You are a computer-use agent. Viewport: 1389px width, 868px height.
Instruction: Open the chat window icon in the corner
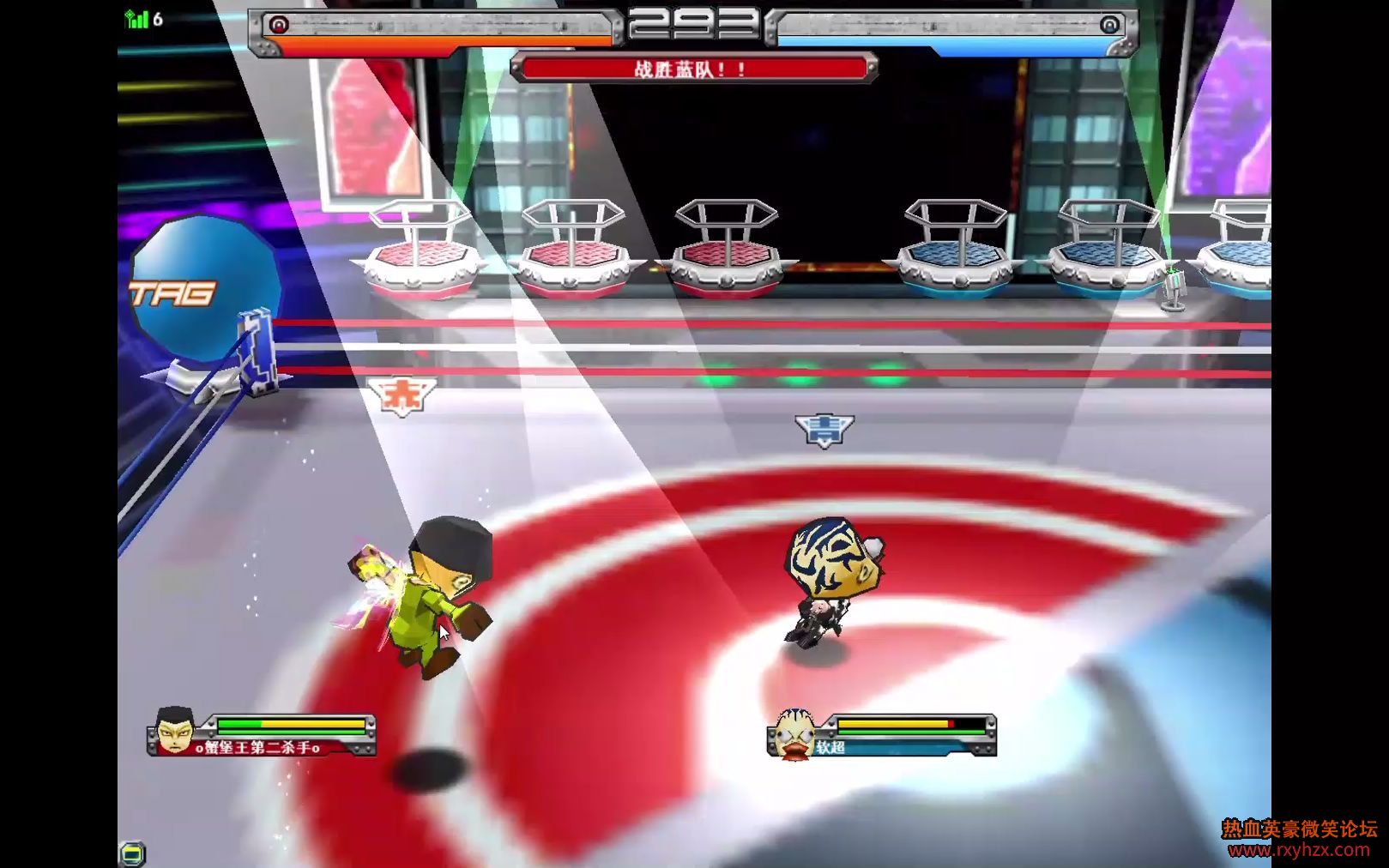click(132, 853)
